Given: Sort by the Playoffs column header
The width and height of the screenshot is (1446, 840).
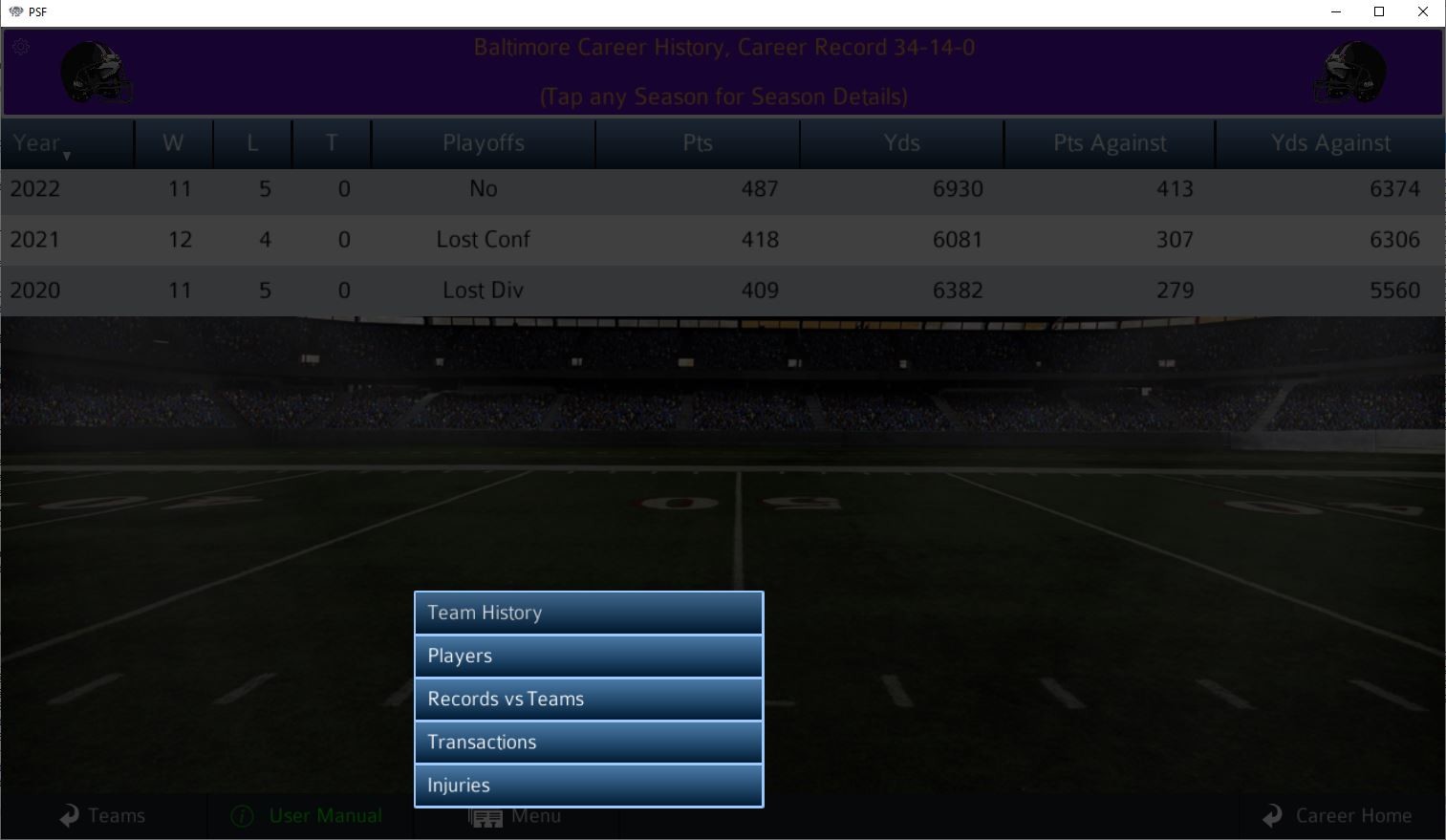Looking at the screenshot, I should [483, 142].
